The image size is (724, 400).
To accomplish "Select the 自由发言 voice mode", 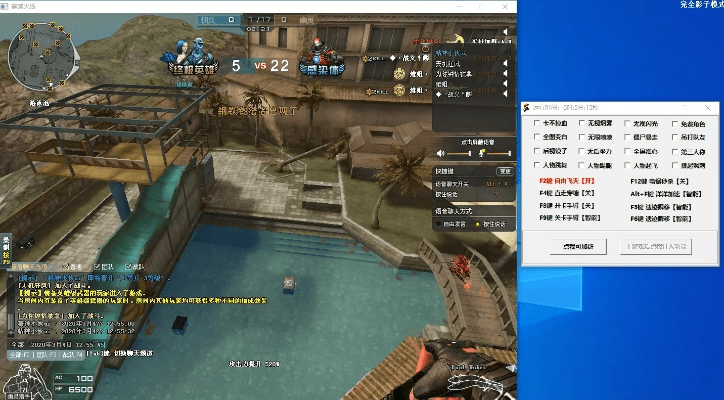I will (x=441, y=223).
